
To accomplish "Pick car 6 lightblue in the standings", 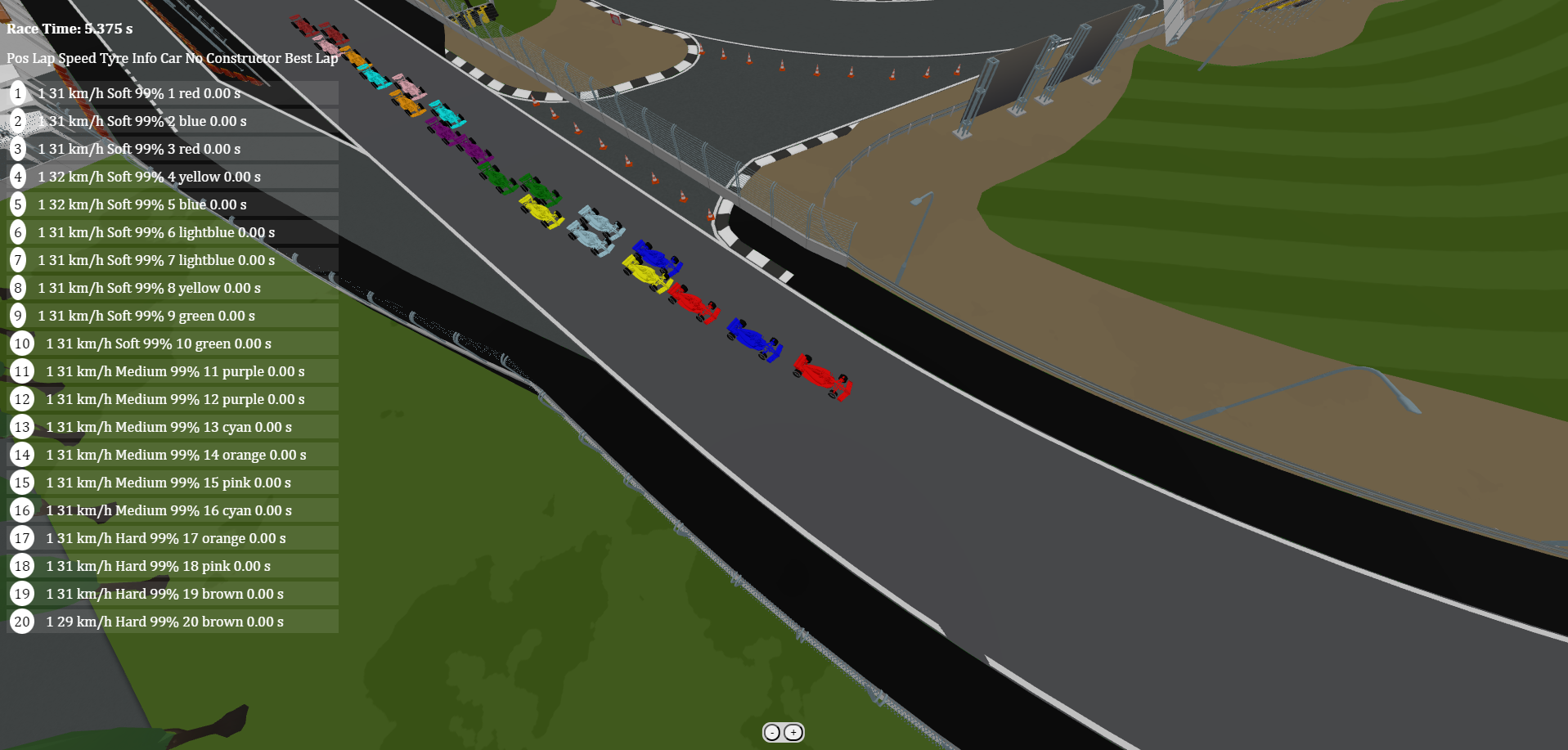I will pyautogui.click(x=173, y=232).
